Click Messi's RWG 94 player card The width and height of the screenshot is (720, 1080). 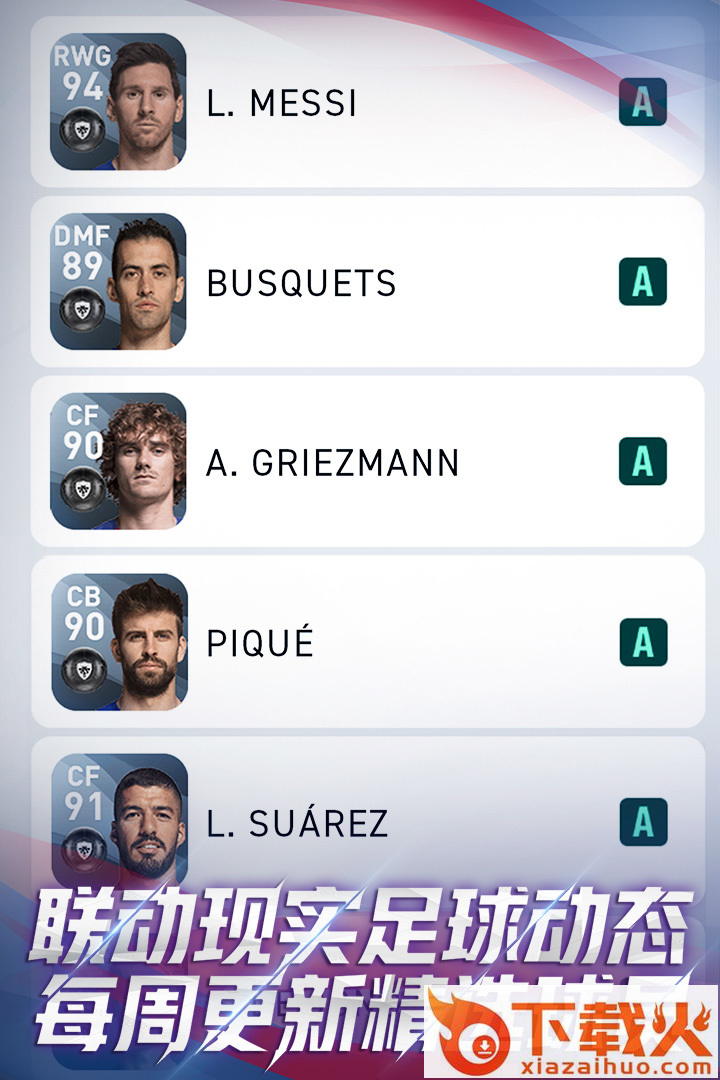click(x=118, y=101)
